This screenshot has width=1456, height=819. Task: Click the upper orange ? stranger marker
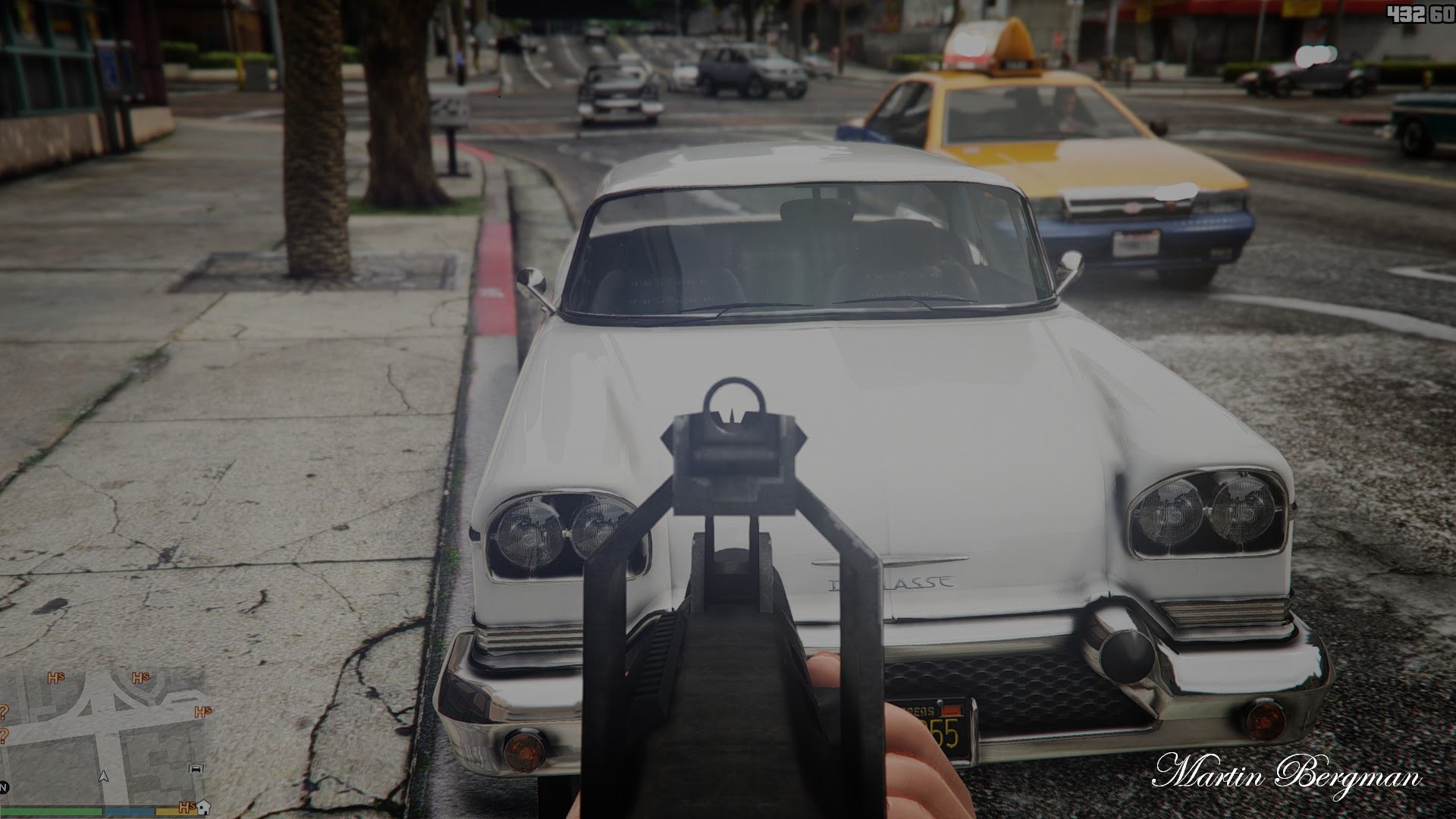tap(3, 713)
